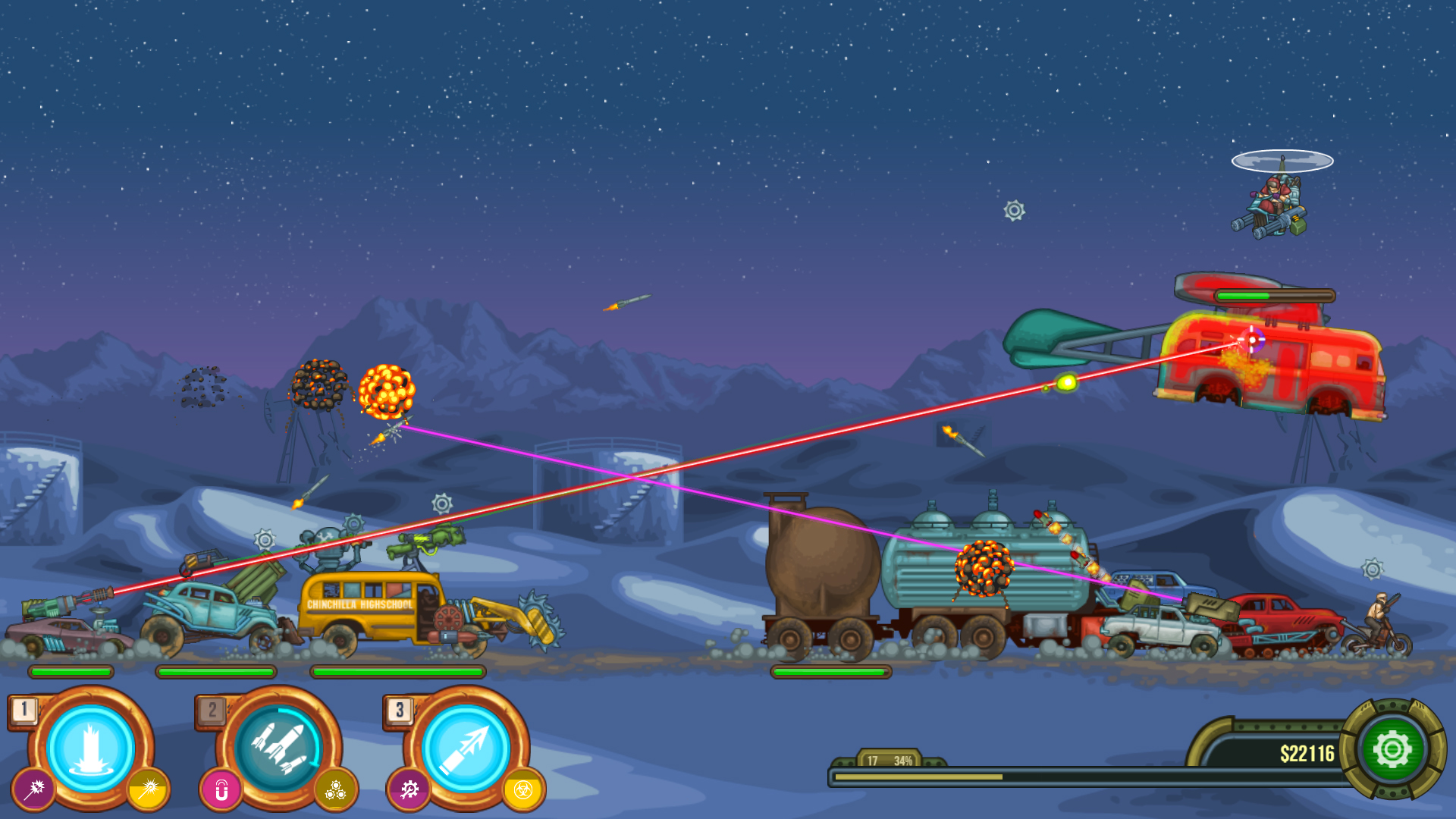Screen dimensions: 1456x819
Task: Activate the geyser eruption ability
Action: click(91, 749)
